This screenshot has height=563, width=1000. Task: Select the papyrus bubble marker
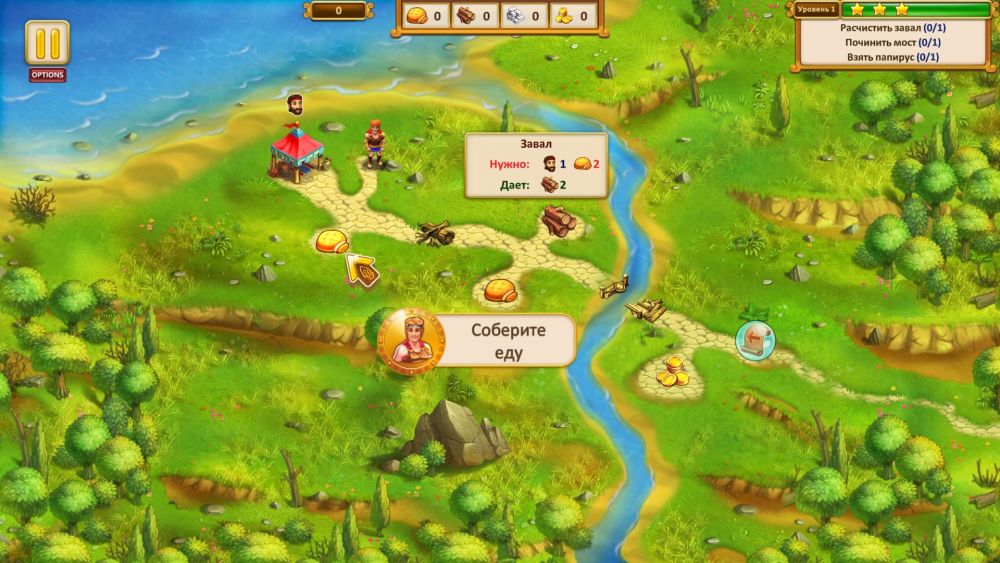pyautogui.click(x=754, y=338)
